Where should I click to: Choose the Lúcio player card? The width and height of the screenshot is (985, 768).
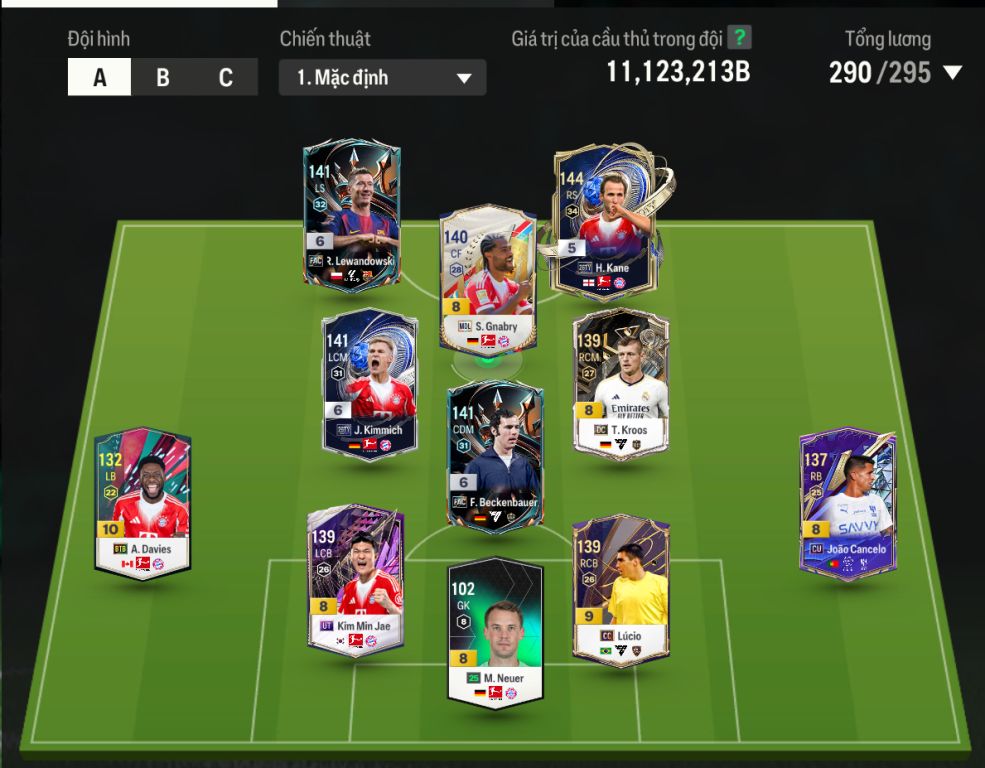click(620, 590)
